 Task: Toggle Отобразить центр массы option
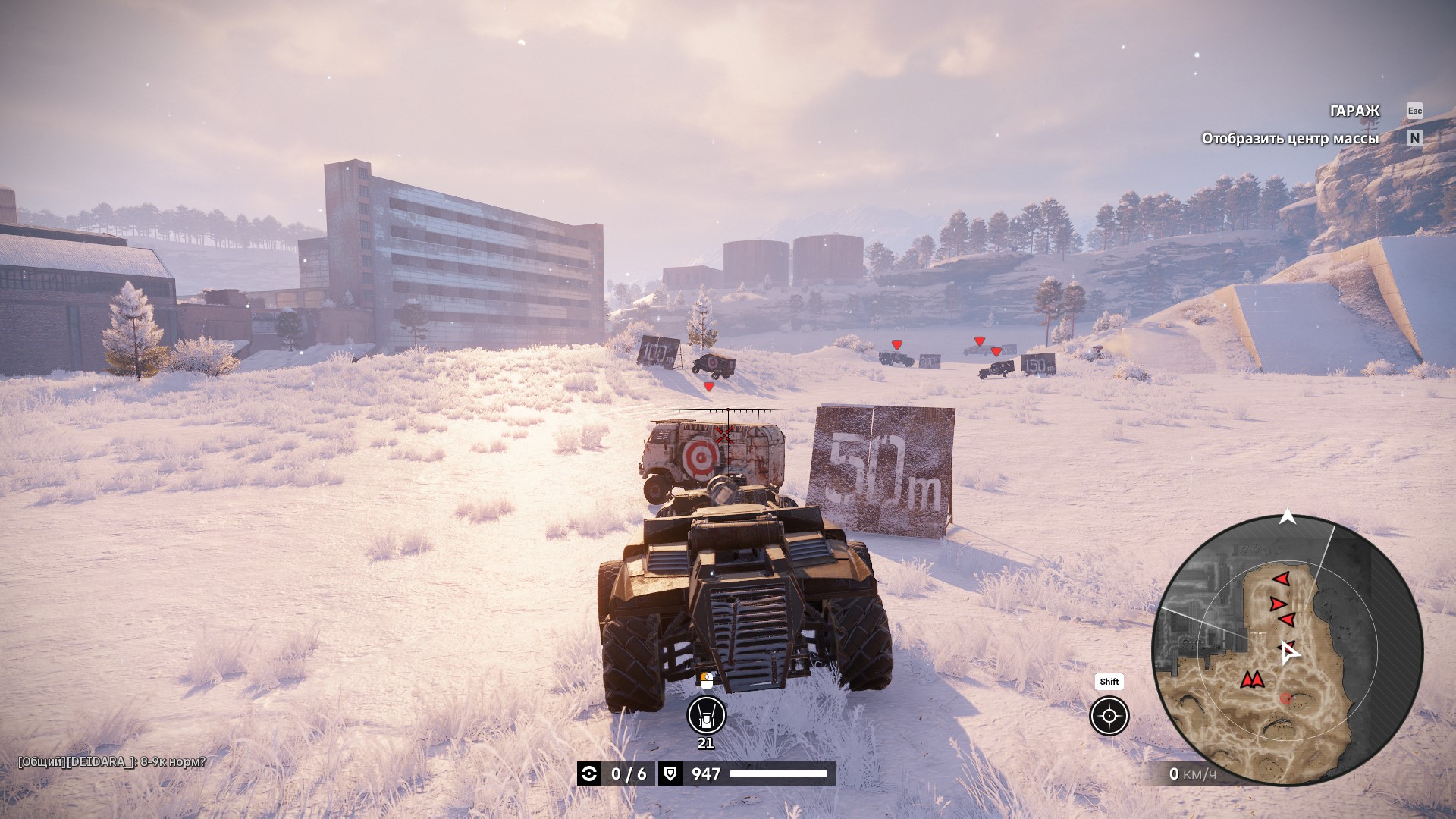click(1290, 139)
